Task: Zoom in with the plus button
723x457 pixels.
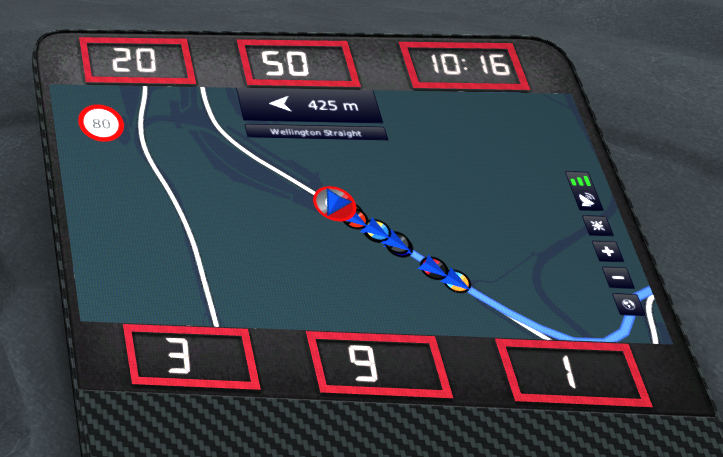Action: (608, 252)
